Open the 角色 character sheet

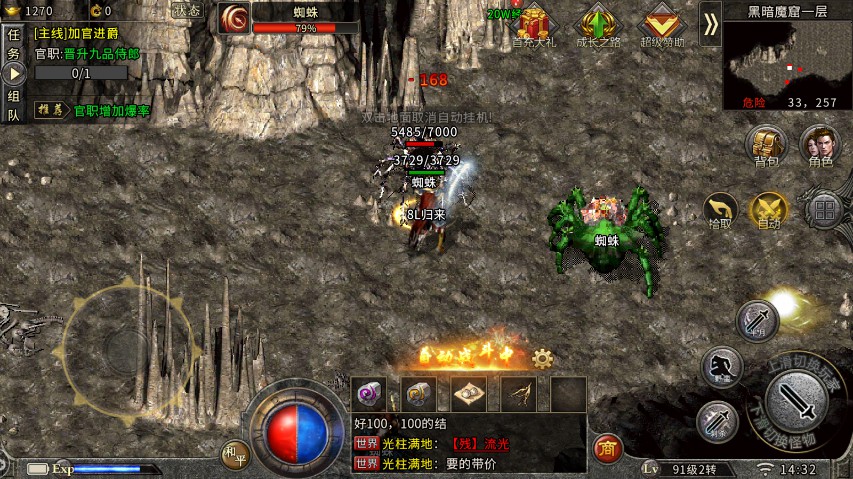820,145
